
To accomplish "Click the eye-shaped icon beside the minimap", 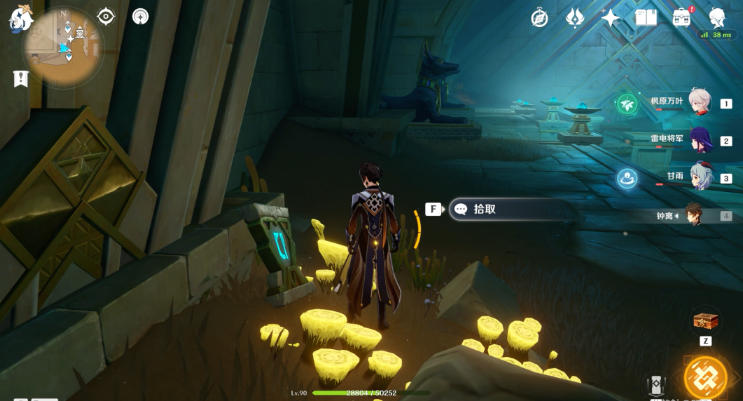I will point(107,16).
